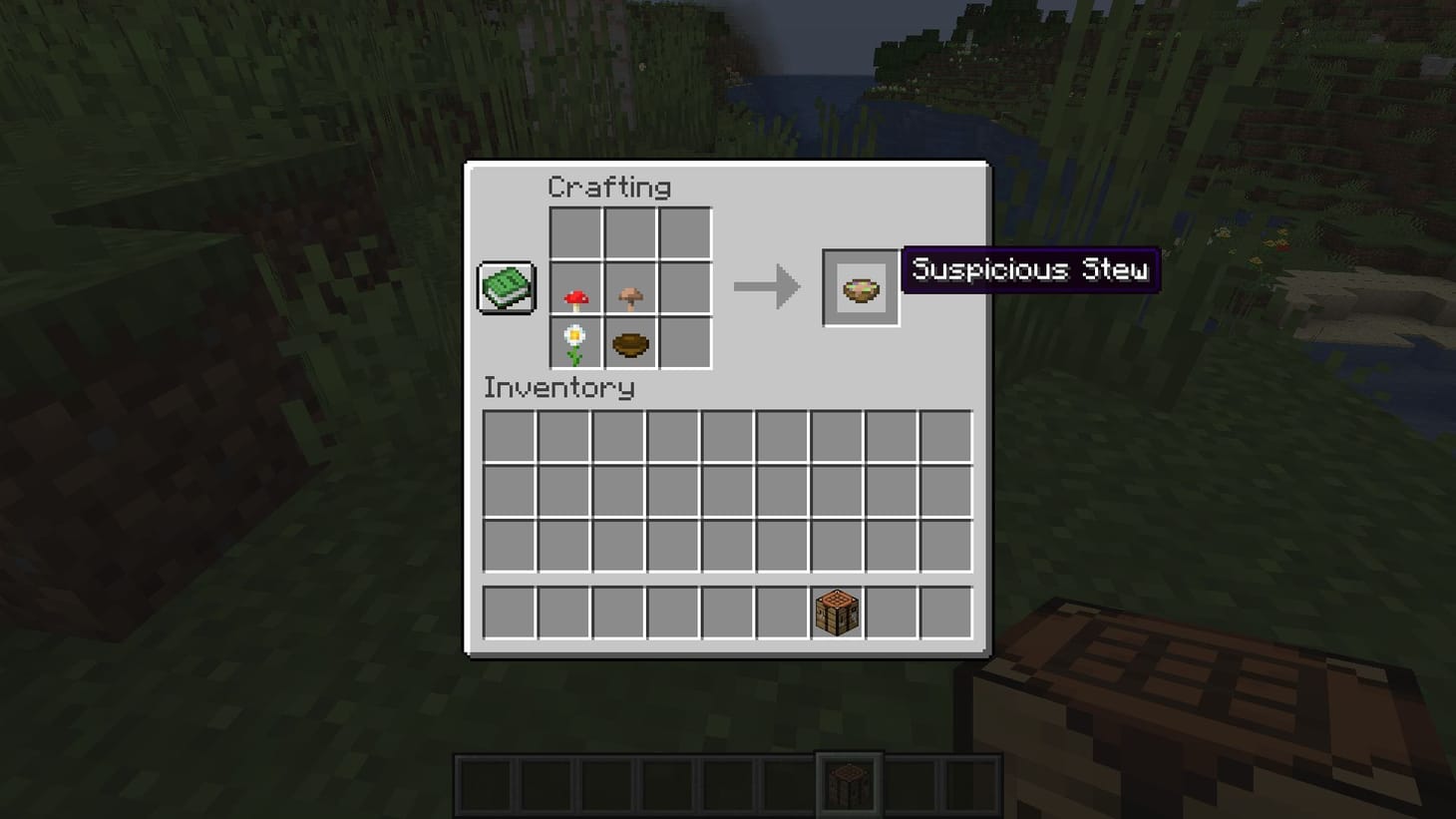The height and width of the screenshot is (819, 1456).
Task: Click the Inventory section label
Action: (x=558, y=388)
